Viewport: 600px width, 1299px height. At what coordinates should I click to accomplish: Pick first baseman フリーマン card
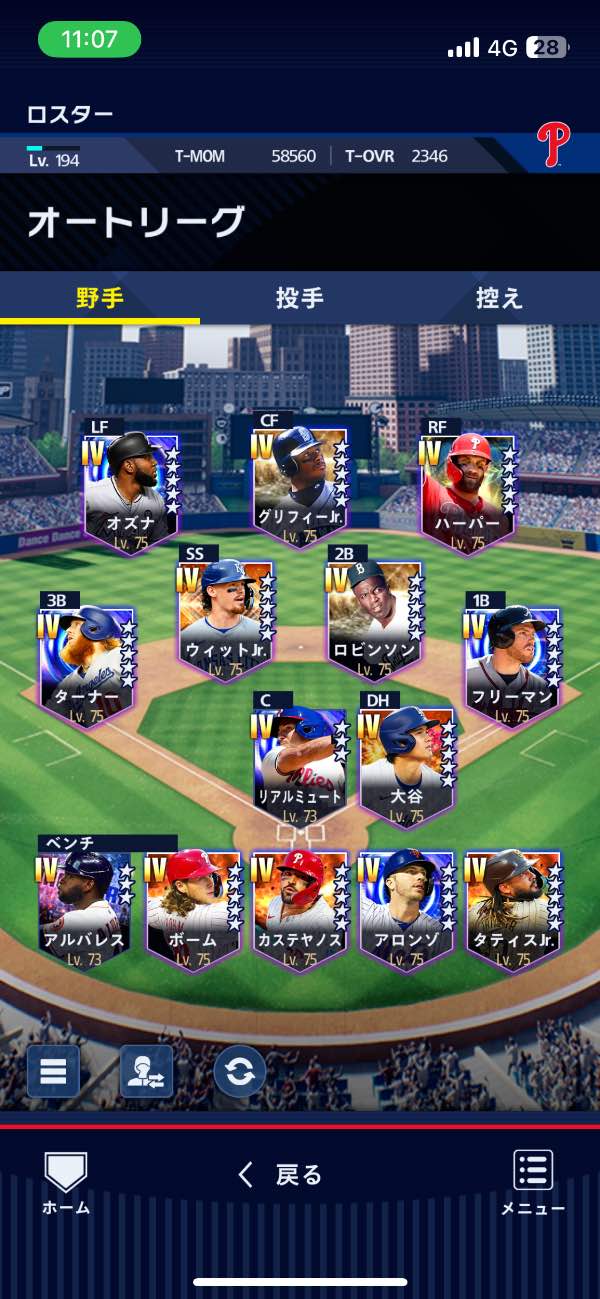pos(513,662)
